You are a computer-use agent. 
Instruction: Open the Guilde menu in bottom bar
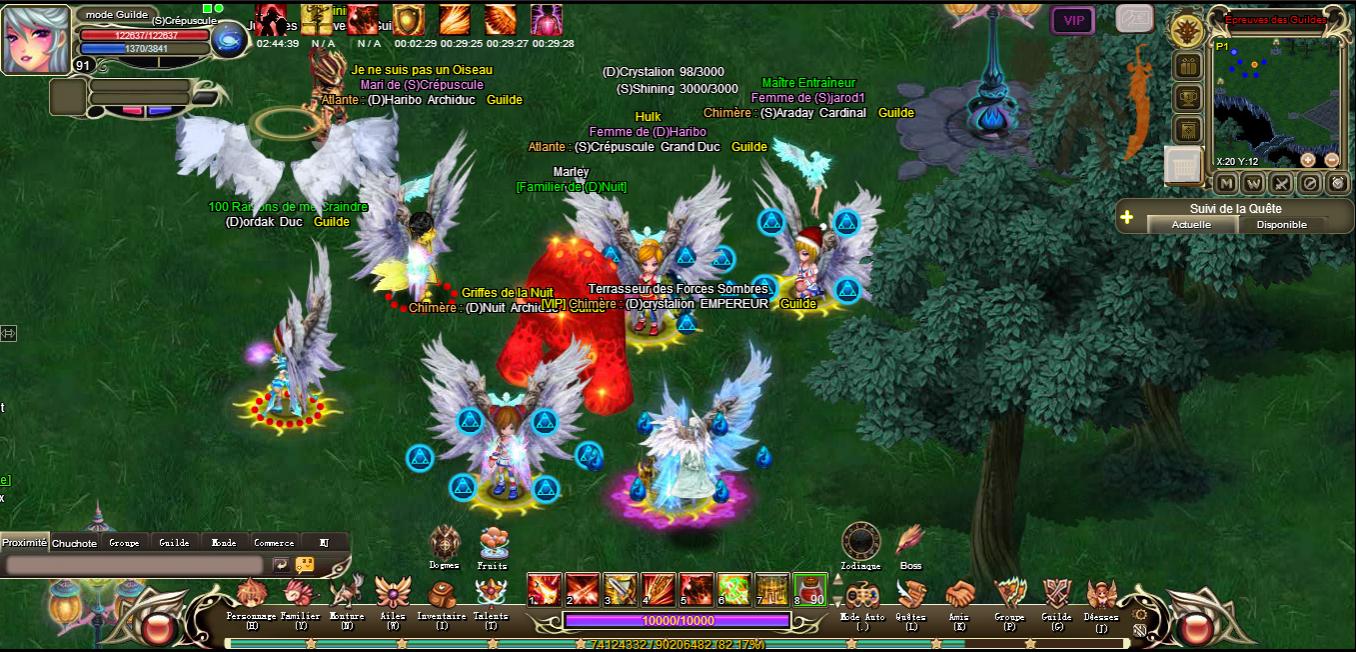(1056, 596)
